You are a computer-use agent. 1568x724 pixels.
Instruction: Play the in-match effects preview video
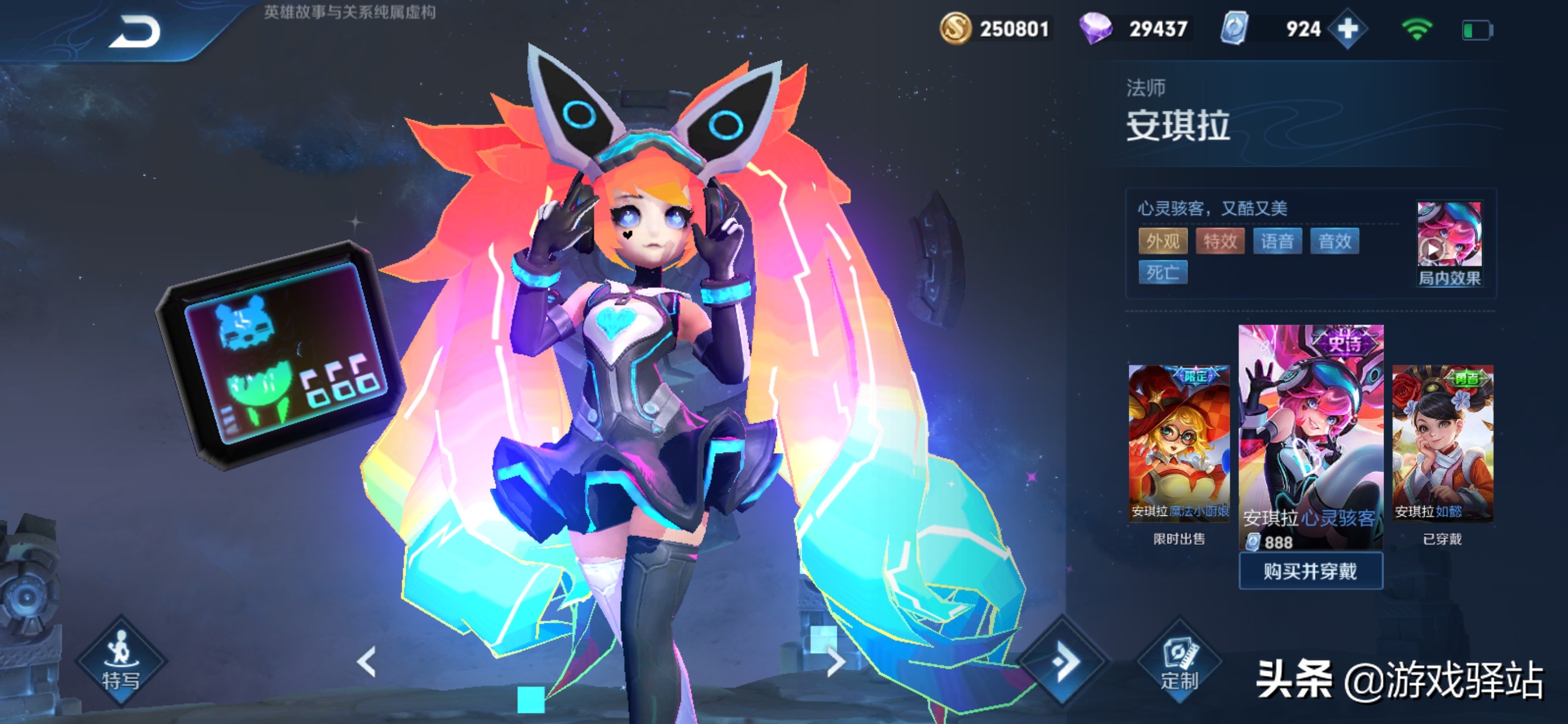point(1449,242)
